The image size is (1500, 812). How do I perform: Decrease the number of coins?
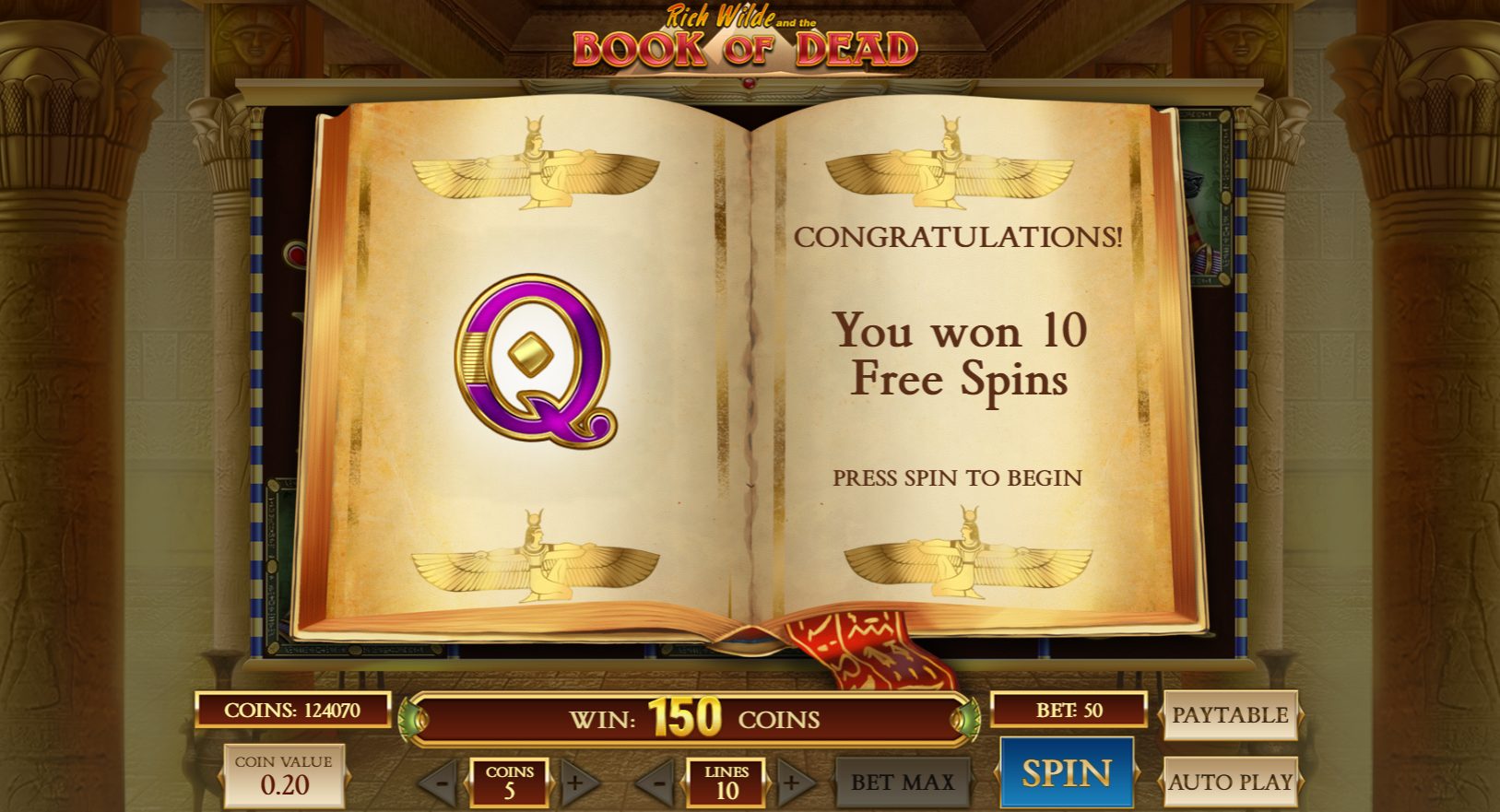[x=442, y=783]
